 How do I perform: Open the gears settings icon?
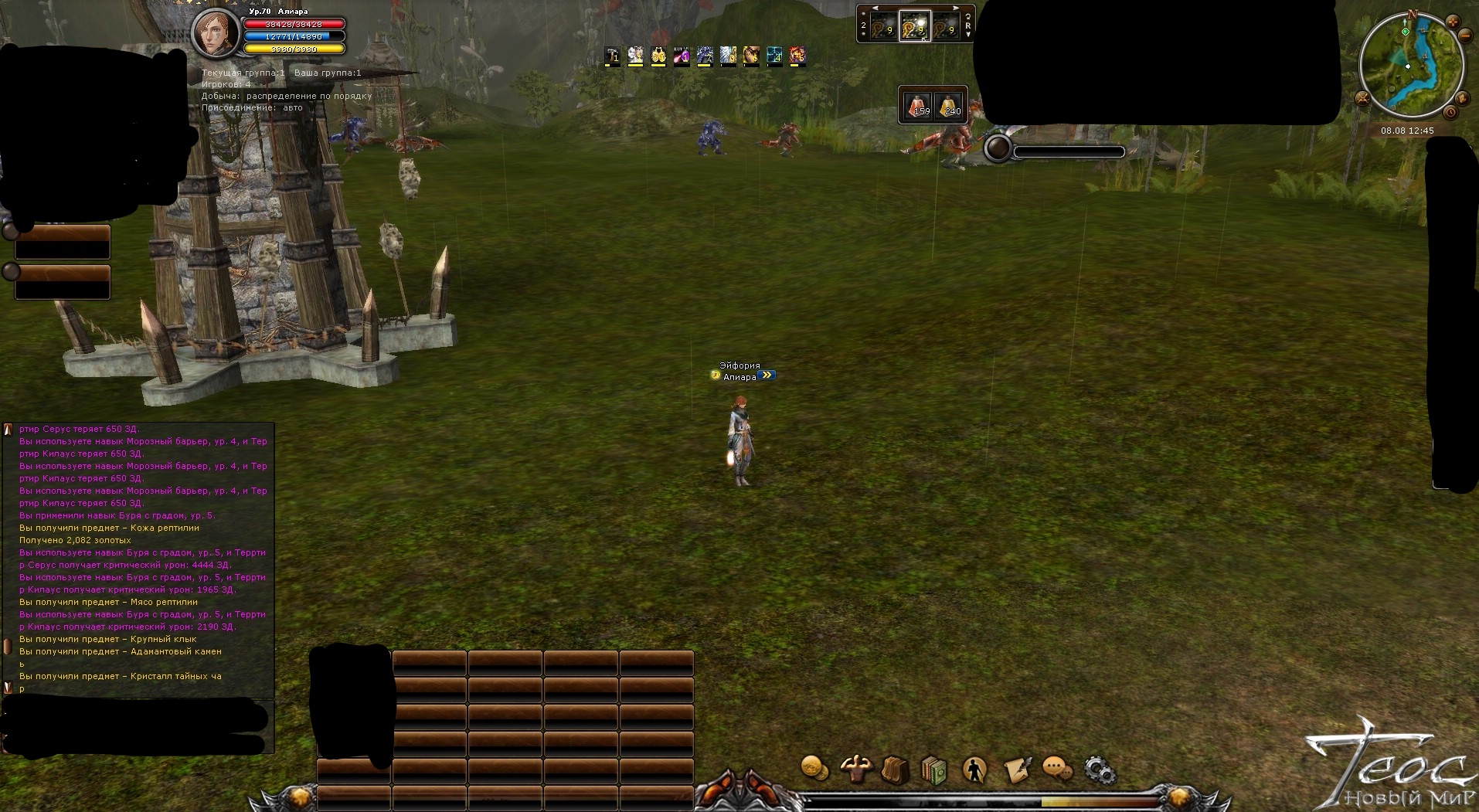[x=1099, y=770]
